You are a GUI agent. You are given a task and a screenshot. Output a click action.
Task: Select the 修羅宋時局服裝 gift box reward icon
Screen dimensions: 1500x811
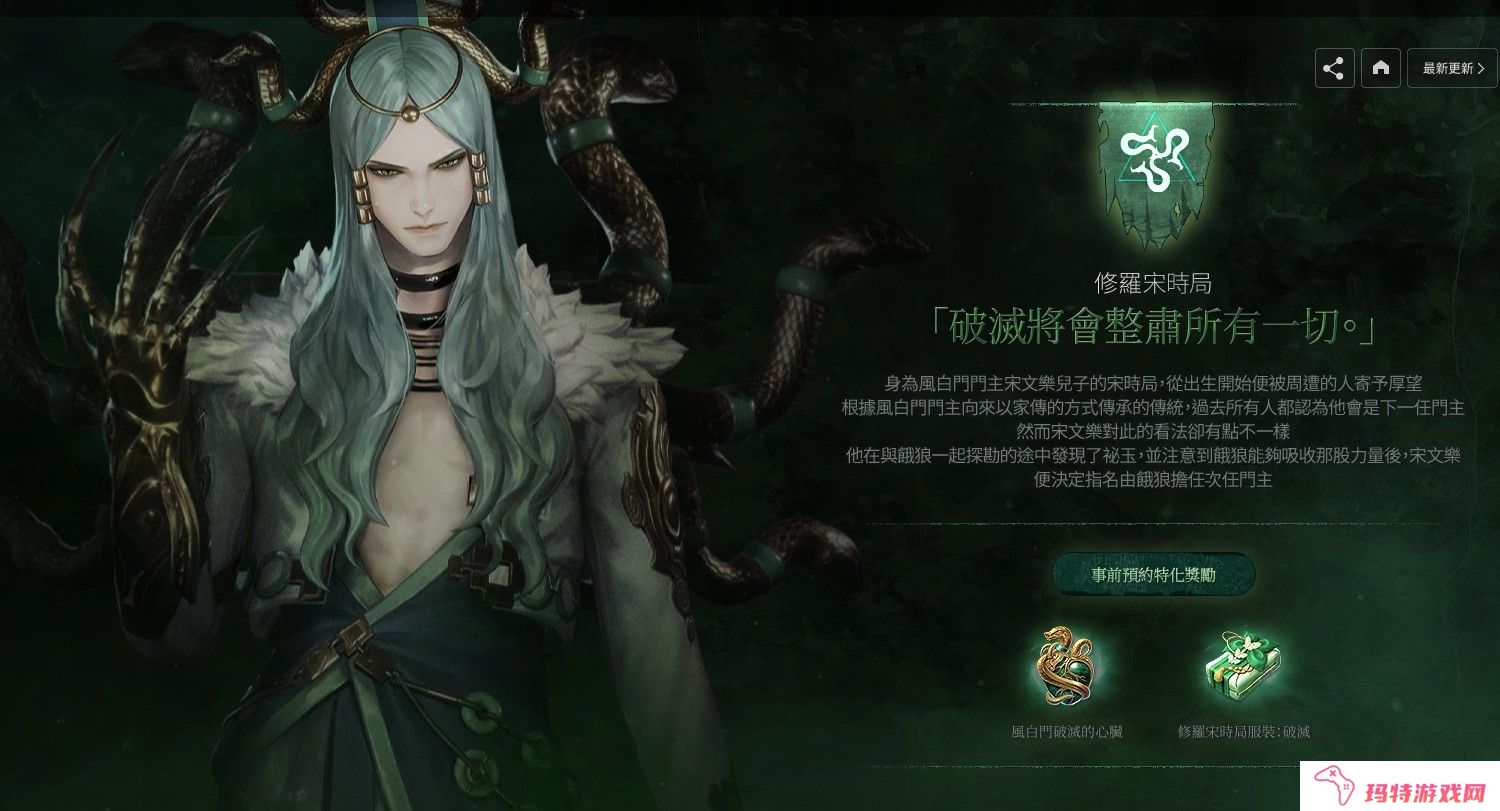pos(1243,666)
